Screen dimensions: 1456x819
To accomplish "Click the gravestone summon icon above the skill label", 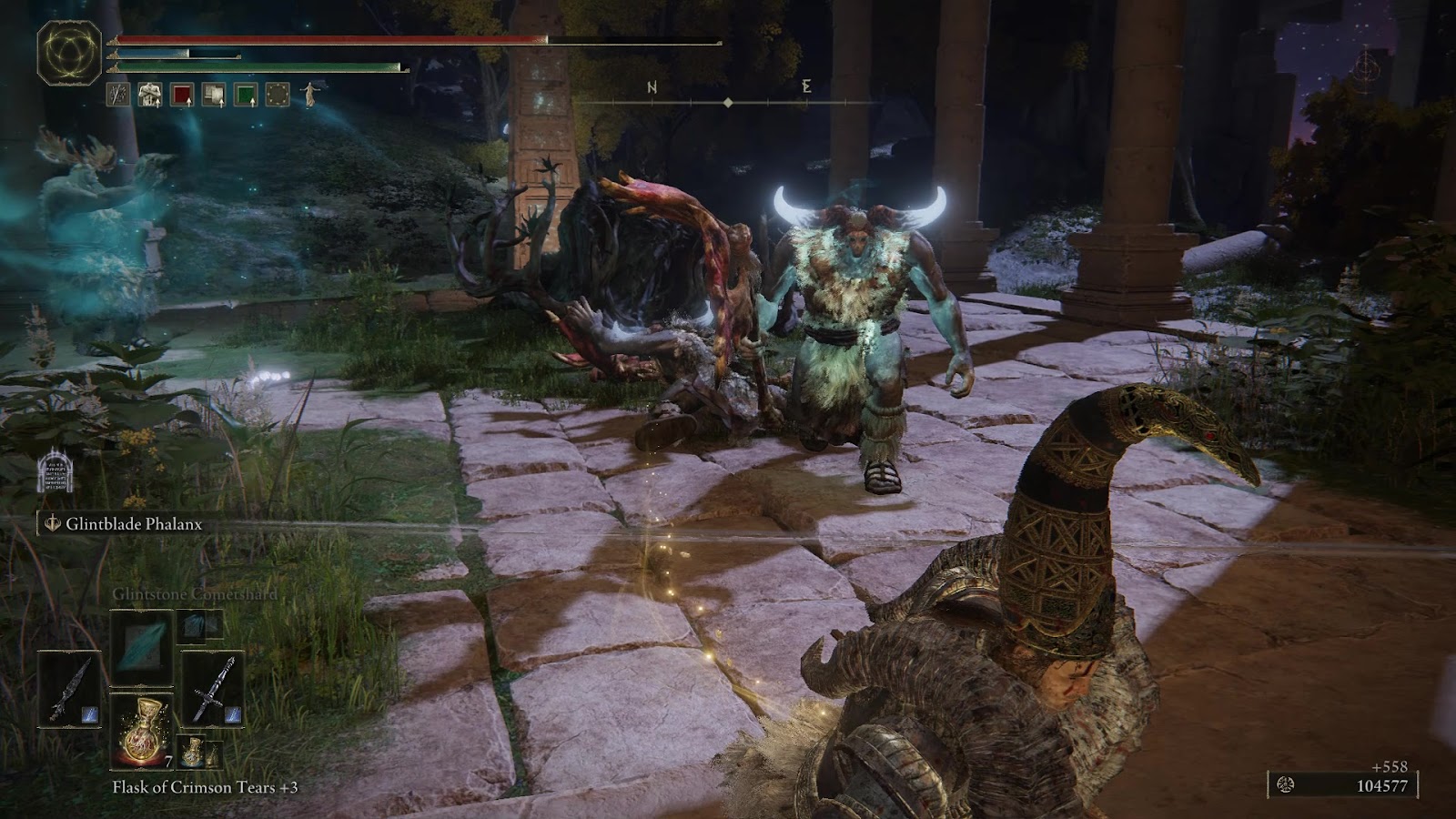I will coord(55,474).
